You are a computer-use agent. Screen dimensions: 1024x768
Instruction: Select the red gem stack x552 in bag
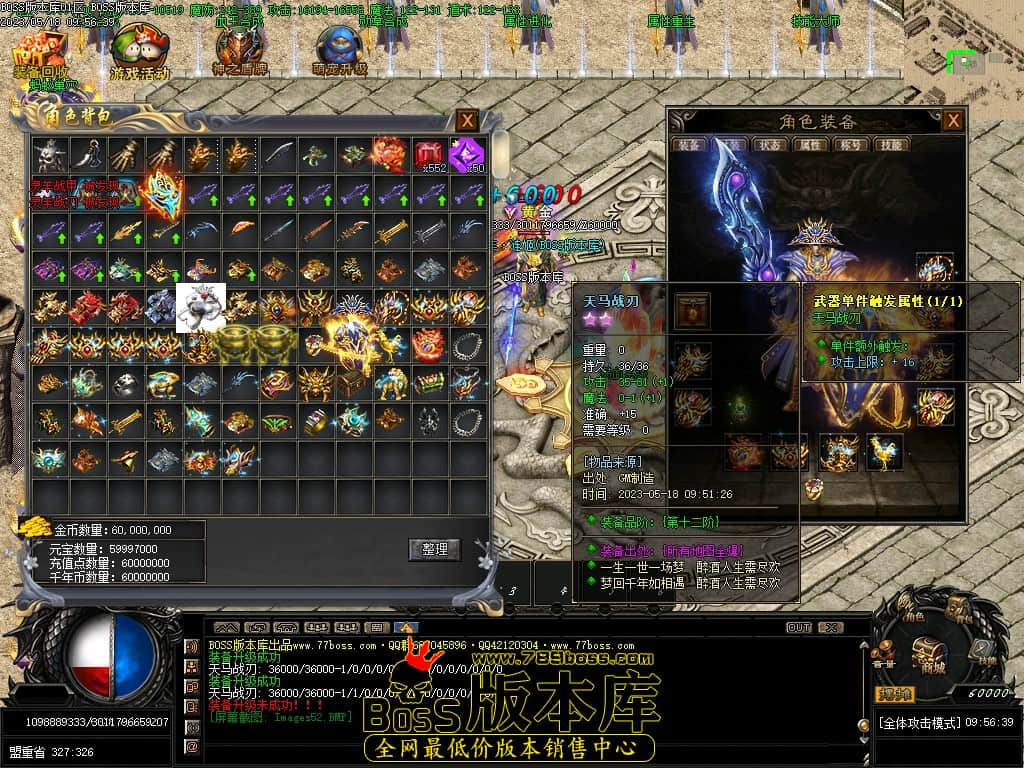(429, 155)
